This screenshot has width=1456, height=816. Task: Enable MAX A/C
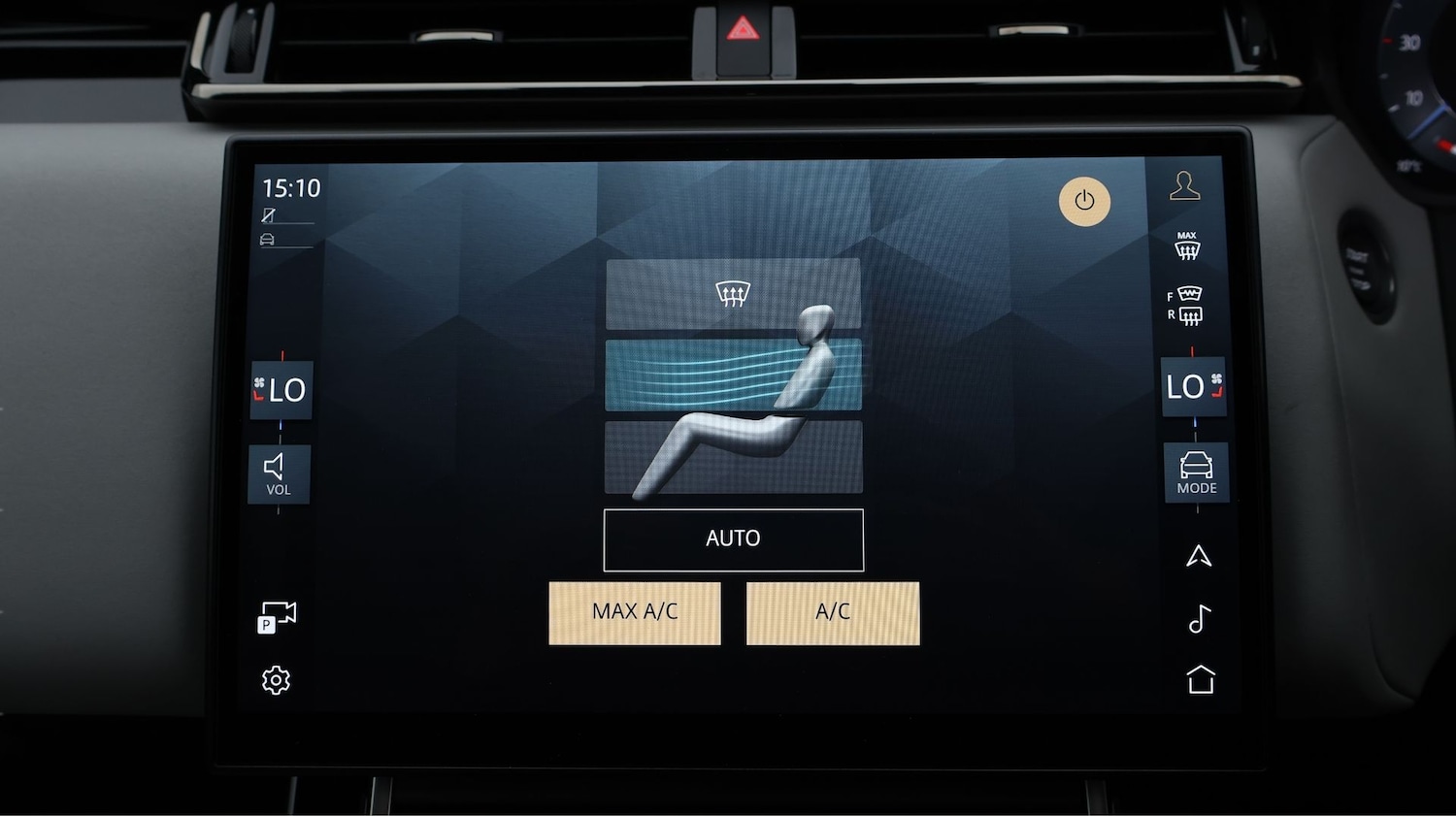[634, 612]
